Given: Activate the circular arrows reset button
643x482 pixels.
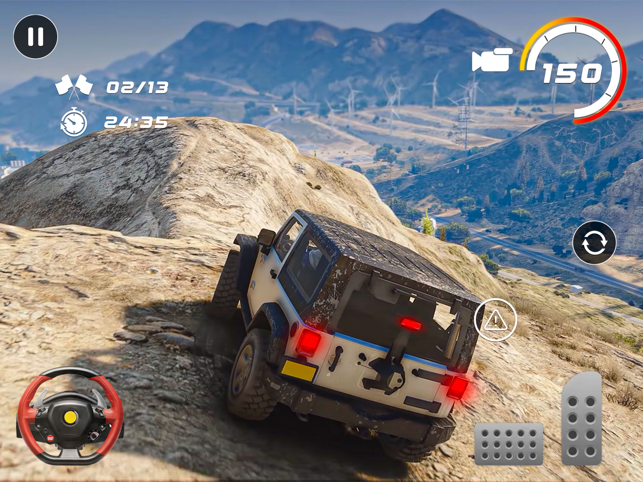Looking at the screenshot, I should (x=594, y=243).
